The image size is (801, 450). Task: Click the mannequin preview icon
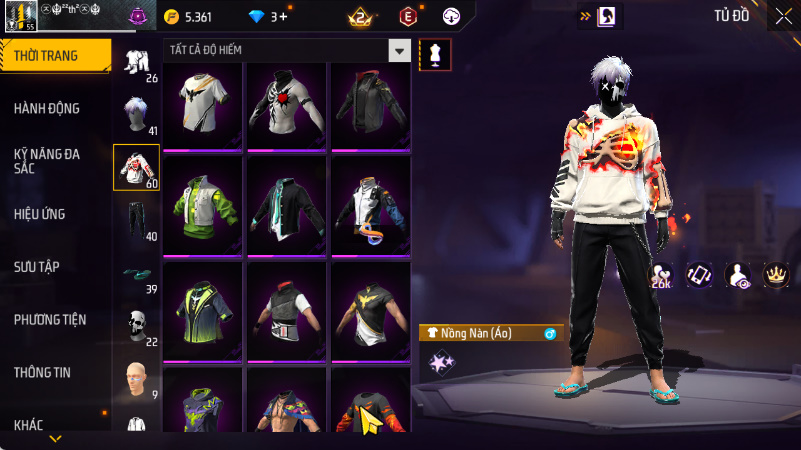click(434, 55)
